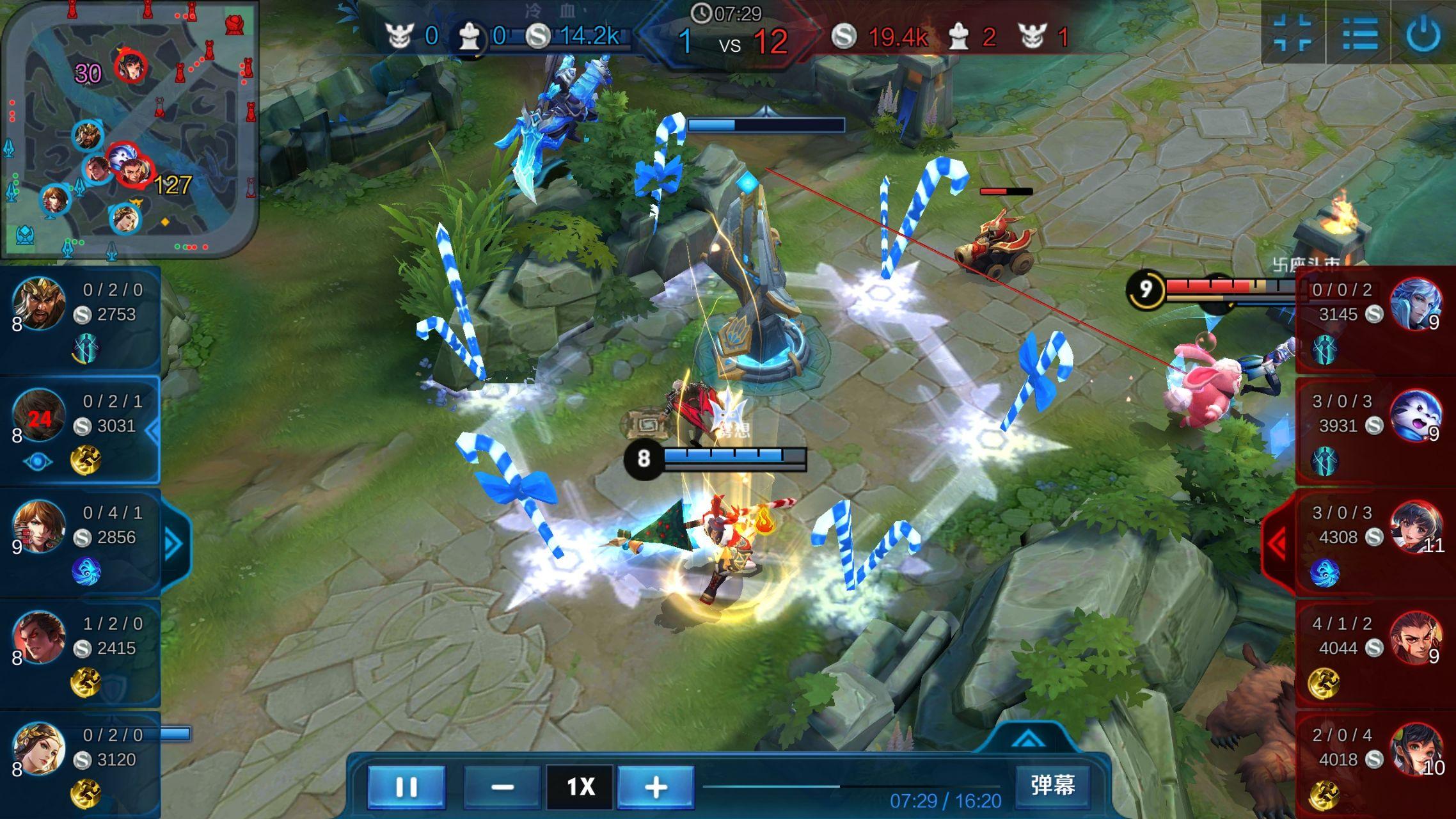
Task: Exit the replay with the power button
Action: pos(1423,33)
